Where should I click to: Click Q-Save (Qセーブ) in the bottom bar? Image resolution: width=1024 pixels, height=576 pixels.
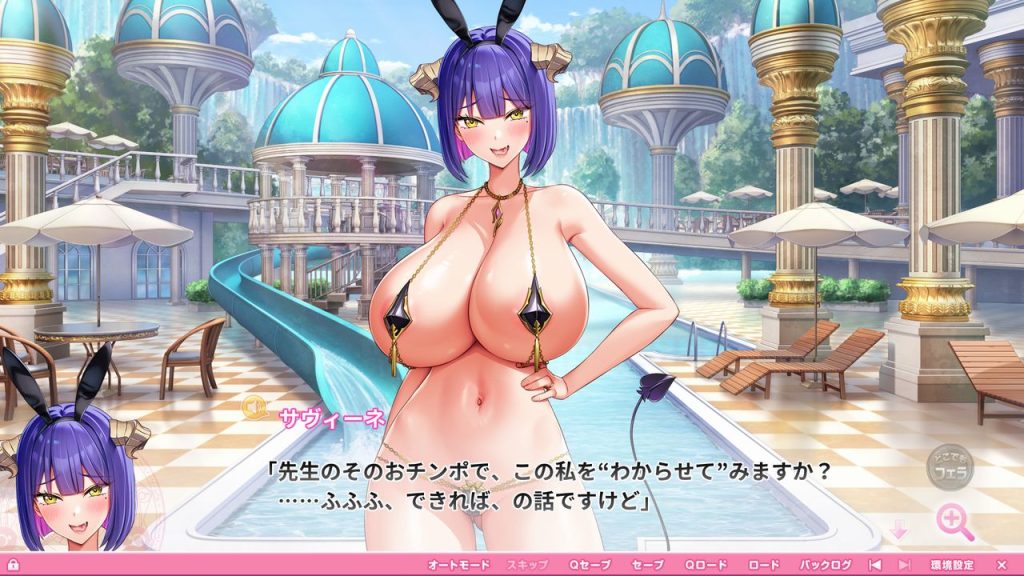pyautogui.click(x=589, y=565)
